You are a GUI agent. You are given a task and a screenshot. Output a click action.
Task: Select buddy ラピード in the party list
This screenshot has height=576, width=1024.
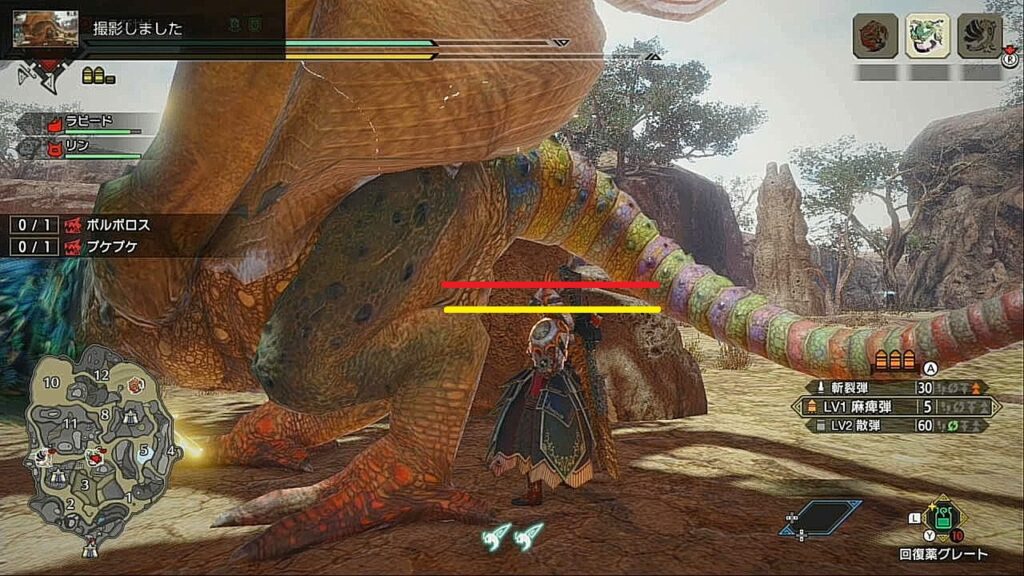coord(88,123)
